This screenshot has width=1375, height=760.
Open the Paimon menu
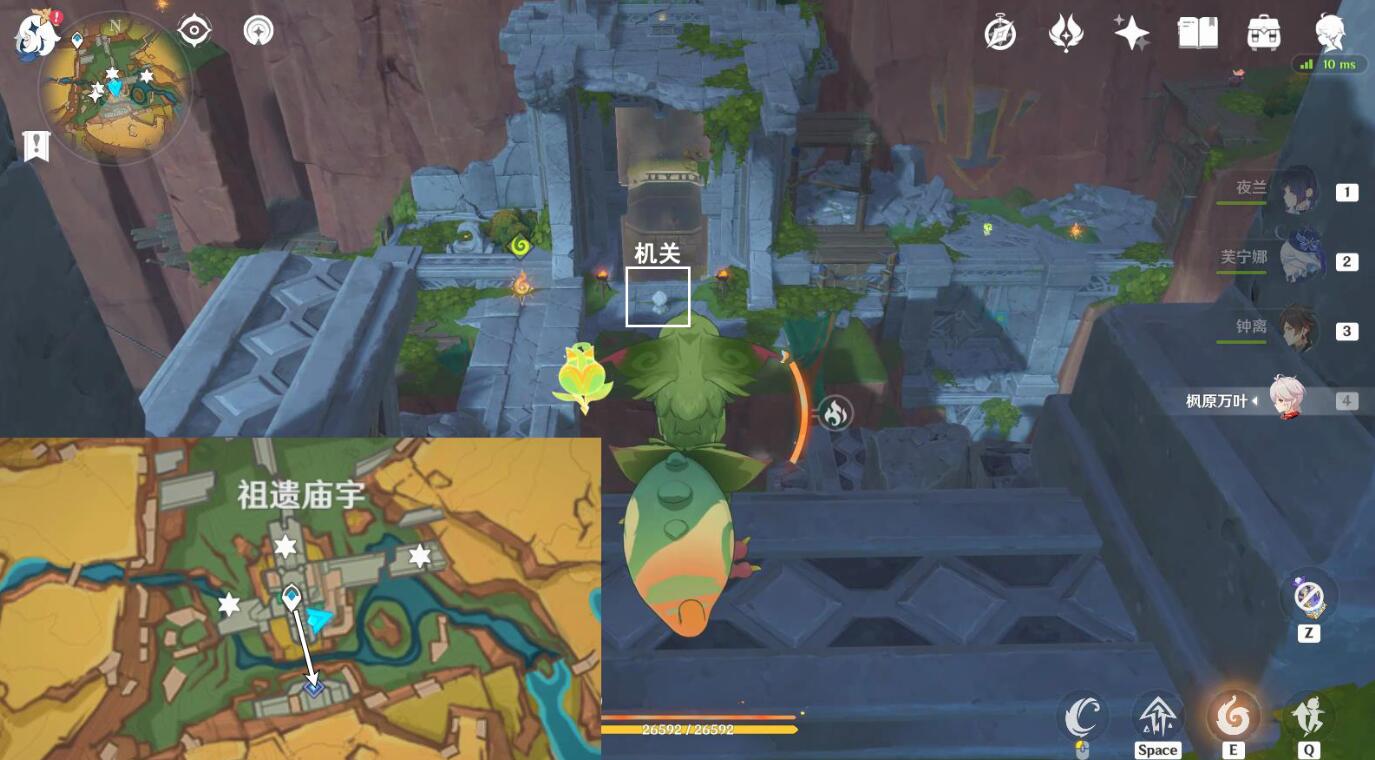point(1330,33)
